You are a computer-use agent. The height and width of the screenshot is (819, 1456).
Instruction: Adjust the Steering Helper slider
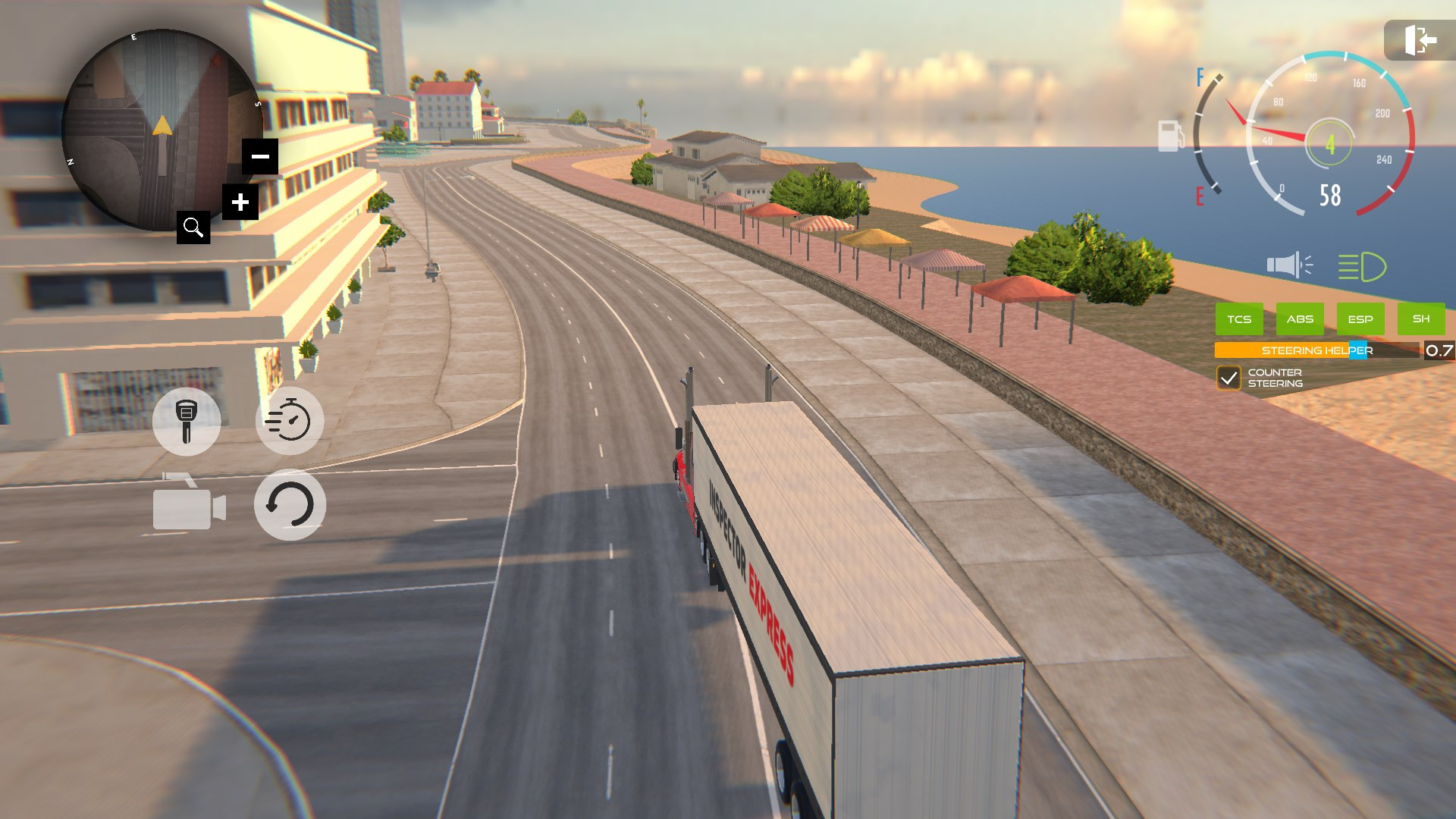pos(1357,350)
